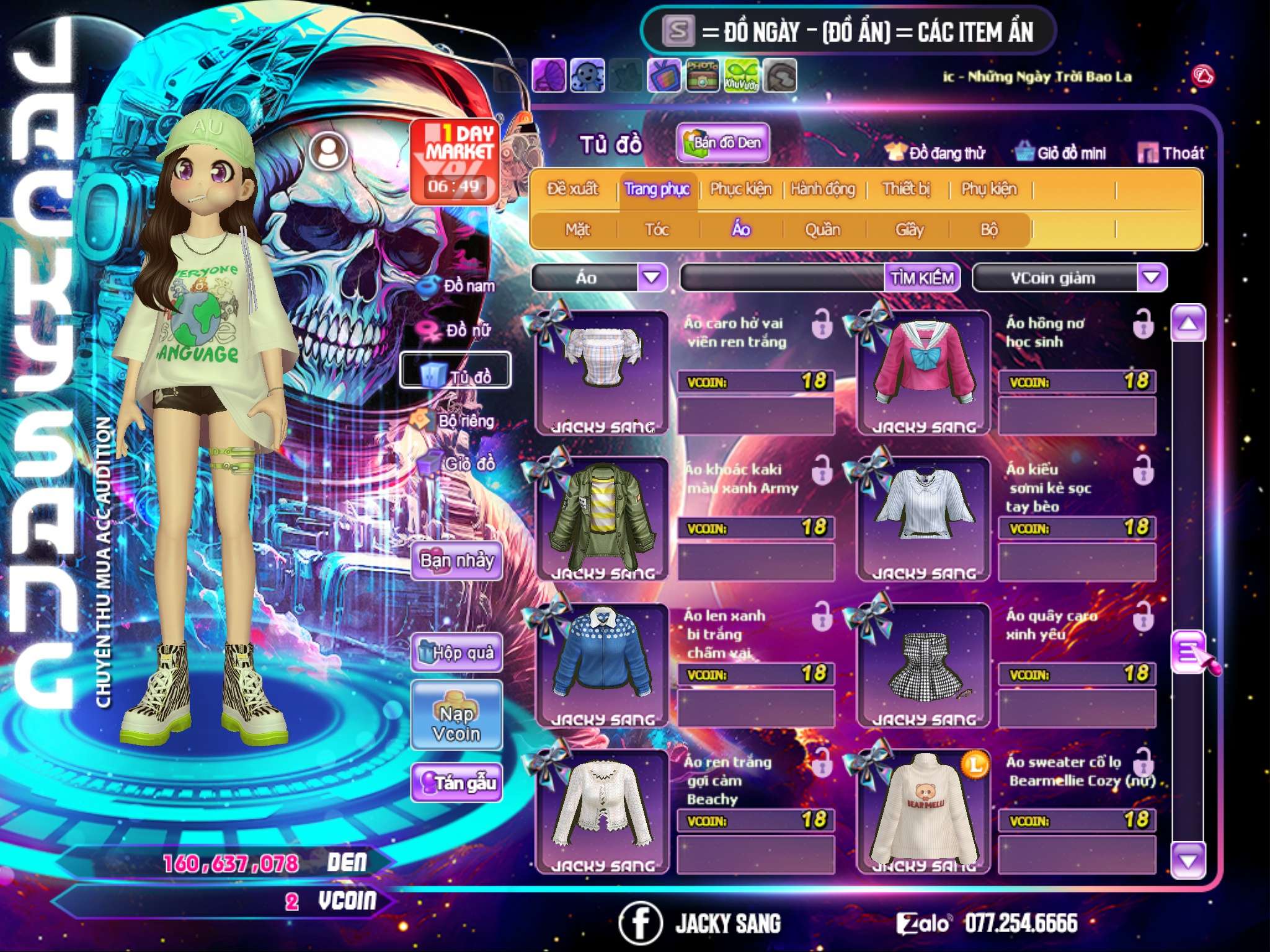Open the VCoin giảm sort dropdown
Viewport: 1270px width, 952px height.
coord(1152,278)
